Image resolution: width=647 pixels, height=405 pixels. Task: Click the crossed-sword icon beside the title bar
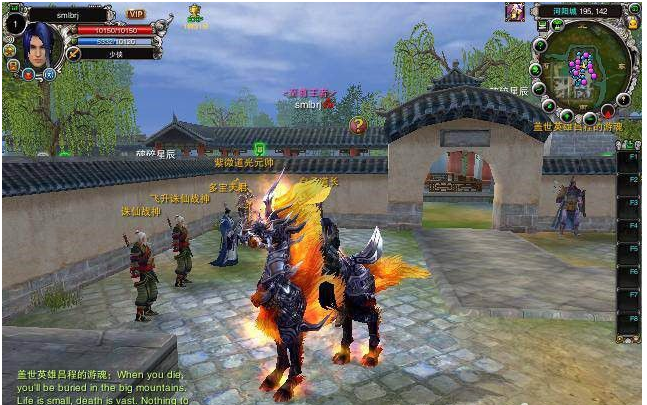72,52
